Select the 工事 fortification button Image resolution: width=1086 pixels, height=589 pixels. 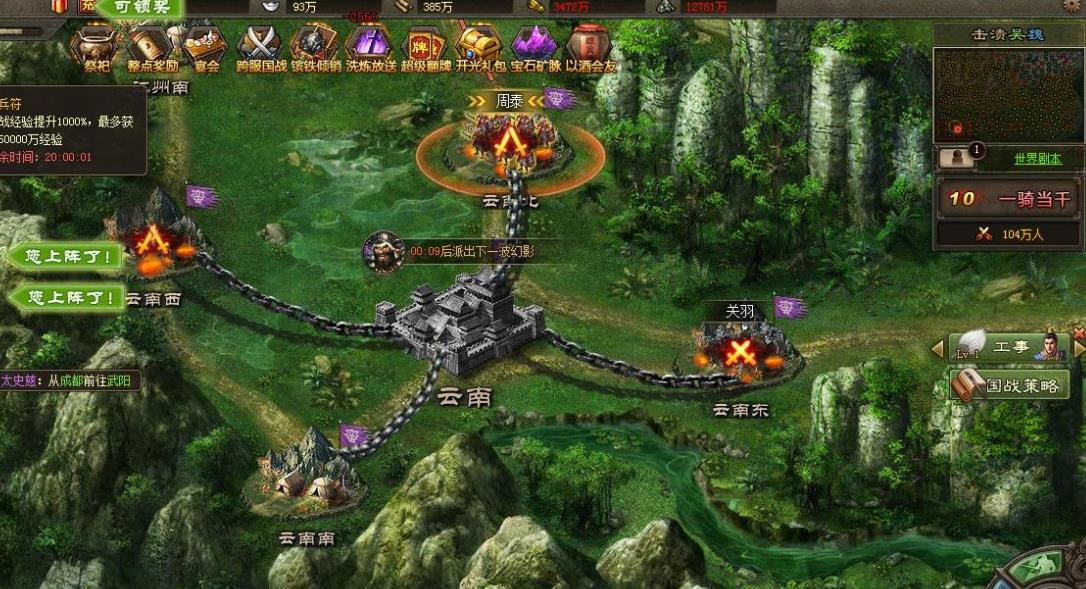1008,348
